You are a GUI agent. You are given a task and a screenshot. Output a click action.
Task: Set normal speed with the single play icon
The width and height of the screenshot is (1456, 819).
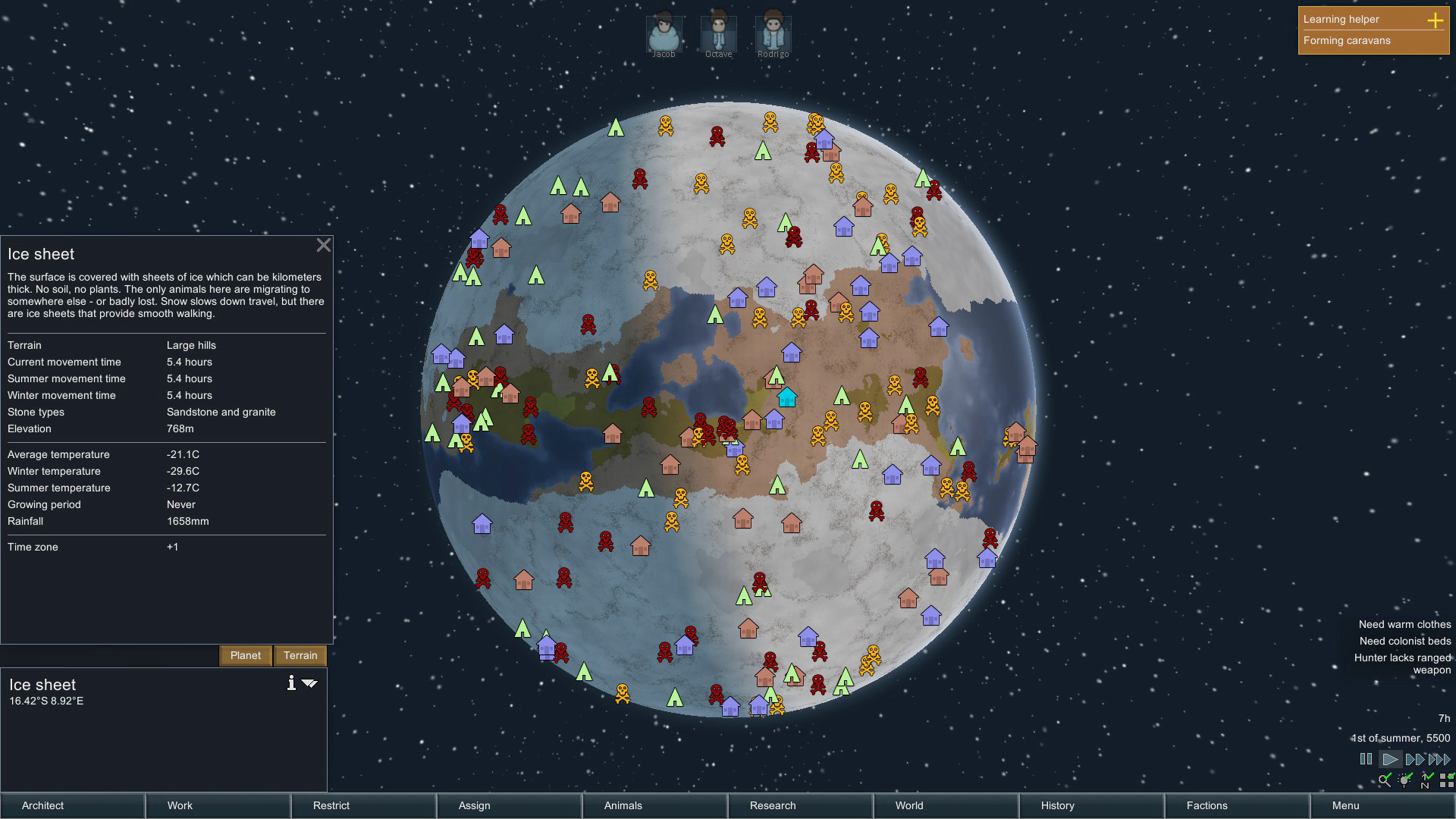click(1391, 759)
